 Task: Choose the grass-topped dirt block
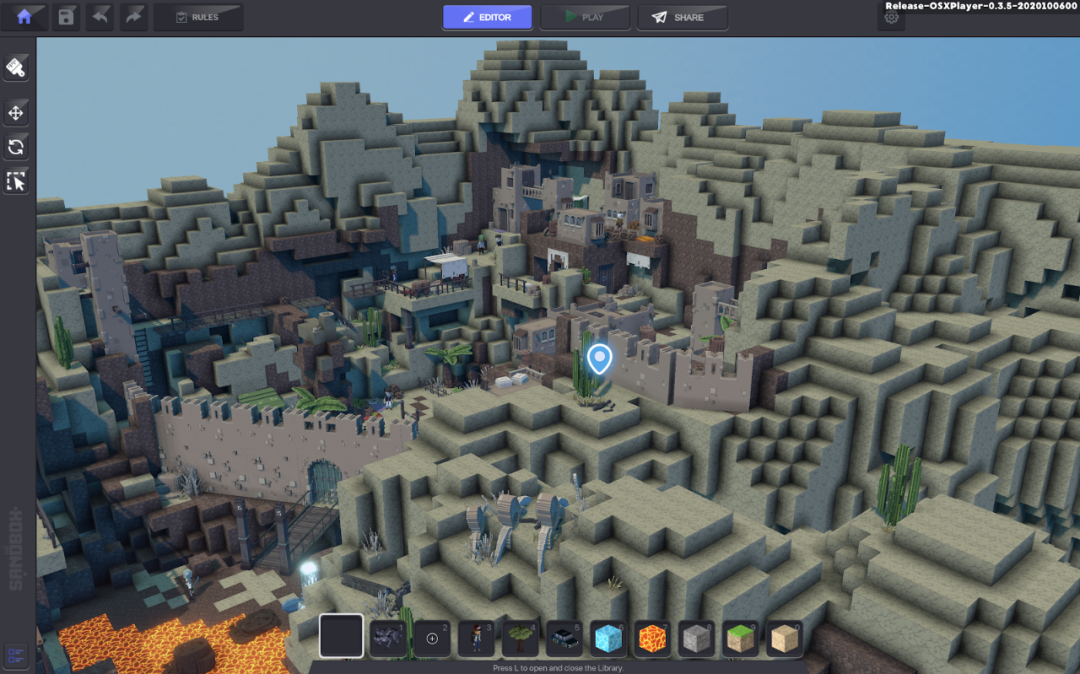(740, 637)
